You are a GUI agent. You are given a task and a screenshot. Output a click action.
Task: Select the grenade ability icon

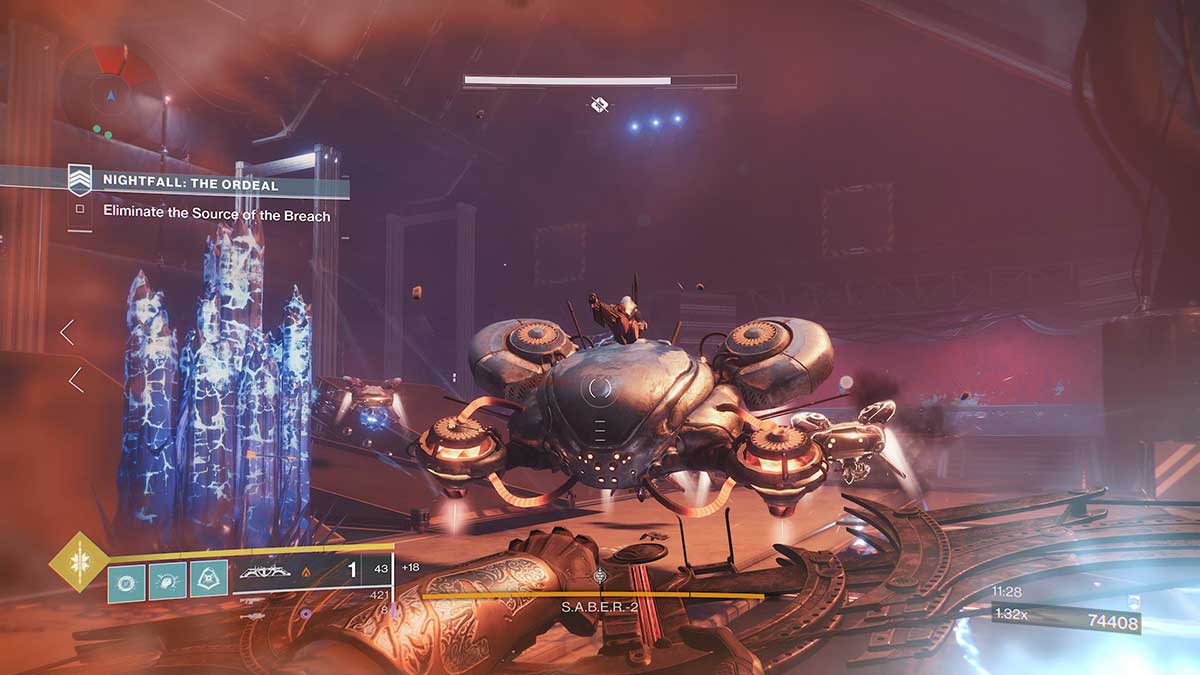(x=127, y=580)
